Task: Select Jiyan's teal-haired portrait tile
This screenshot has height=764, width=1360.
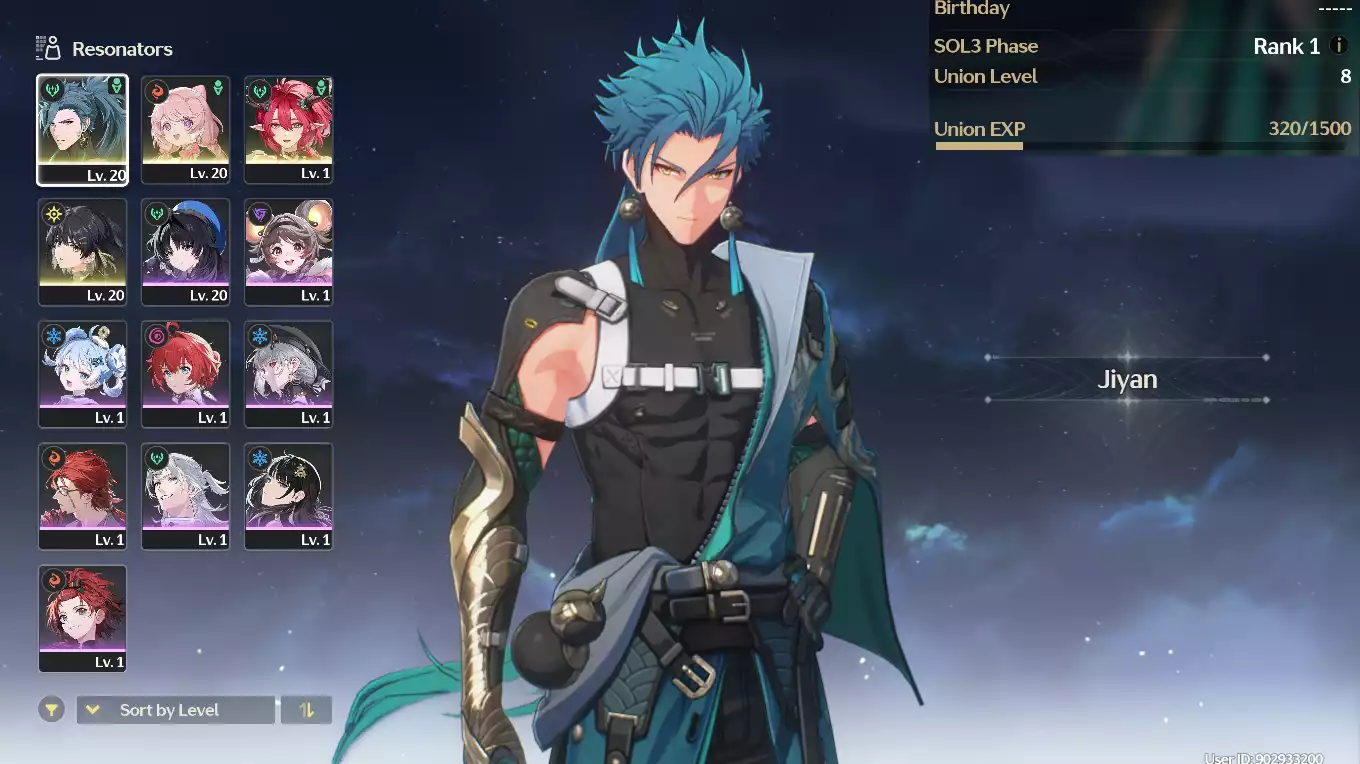Action: click(82, 129)
